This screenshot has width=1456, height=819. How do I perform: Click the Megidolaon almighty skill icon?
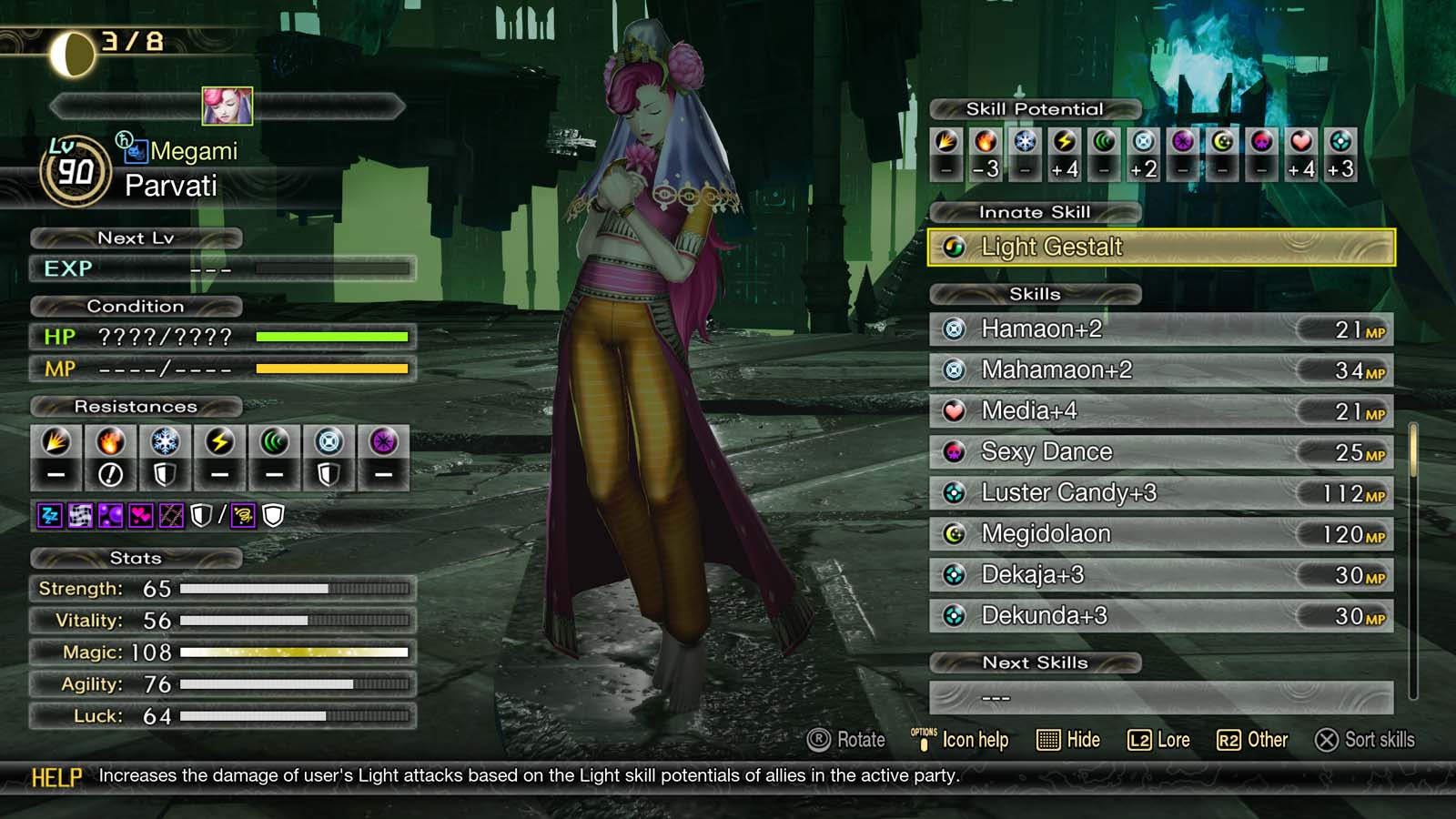click(x=955, y=534)
